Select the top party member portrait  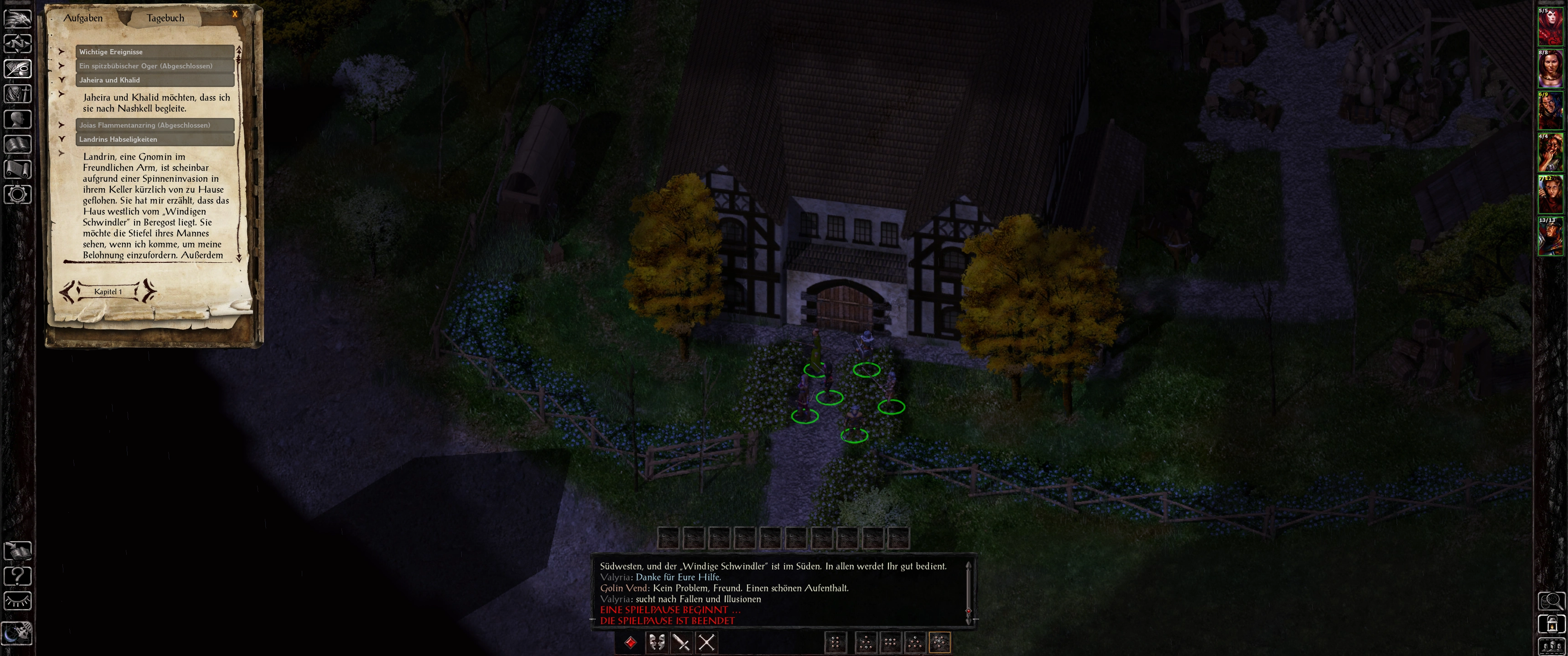pos(1550,27)
